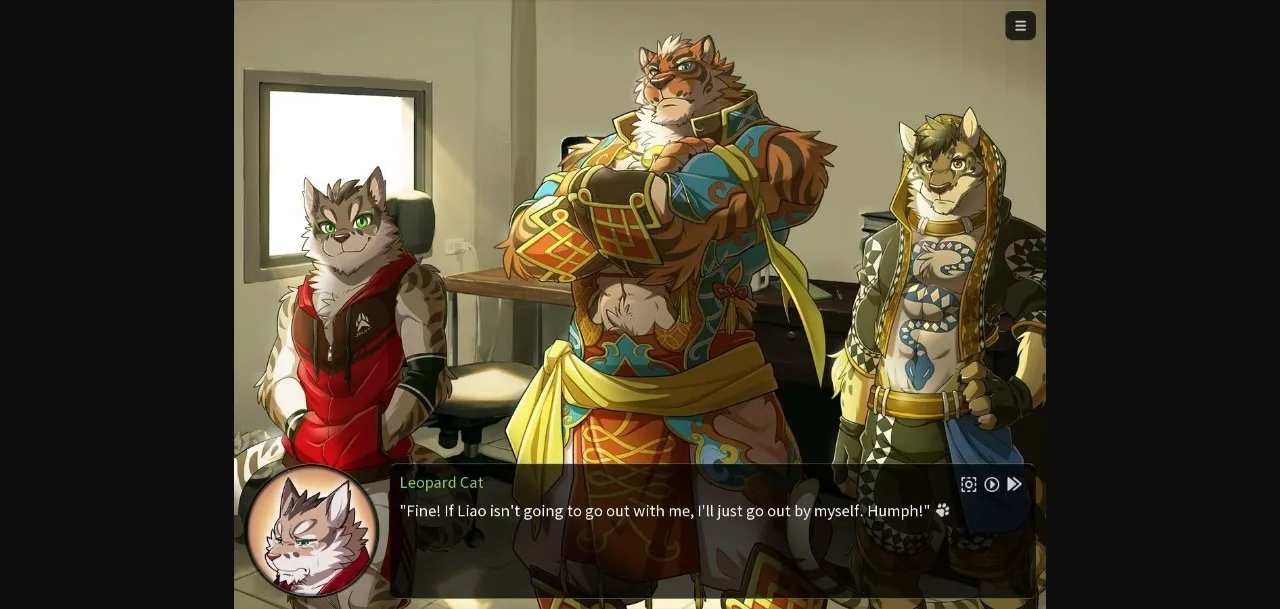This screenshot has width=1280, height=609.
Task: Skip dialogue with the double-arrow fast-forward icon
Action: tap(1015, 485)
